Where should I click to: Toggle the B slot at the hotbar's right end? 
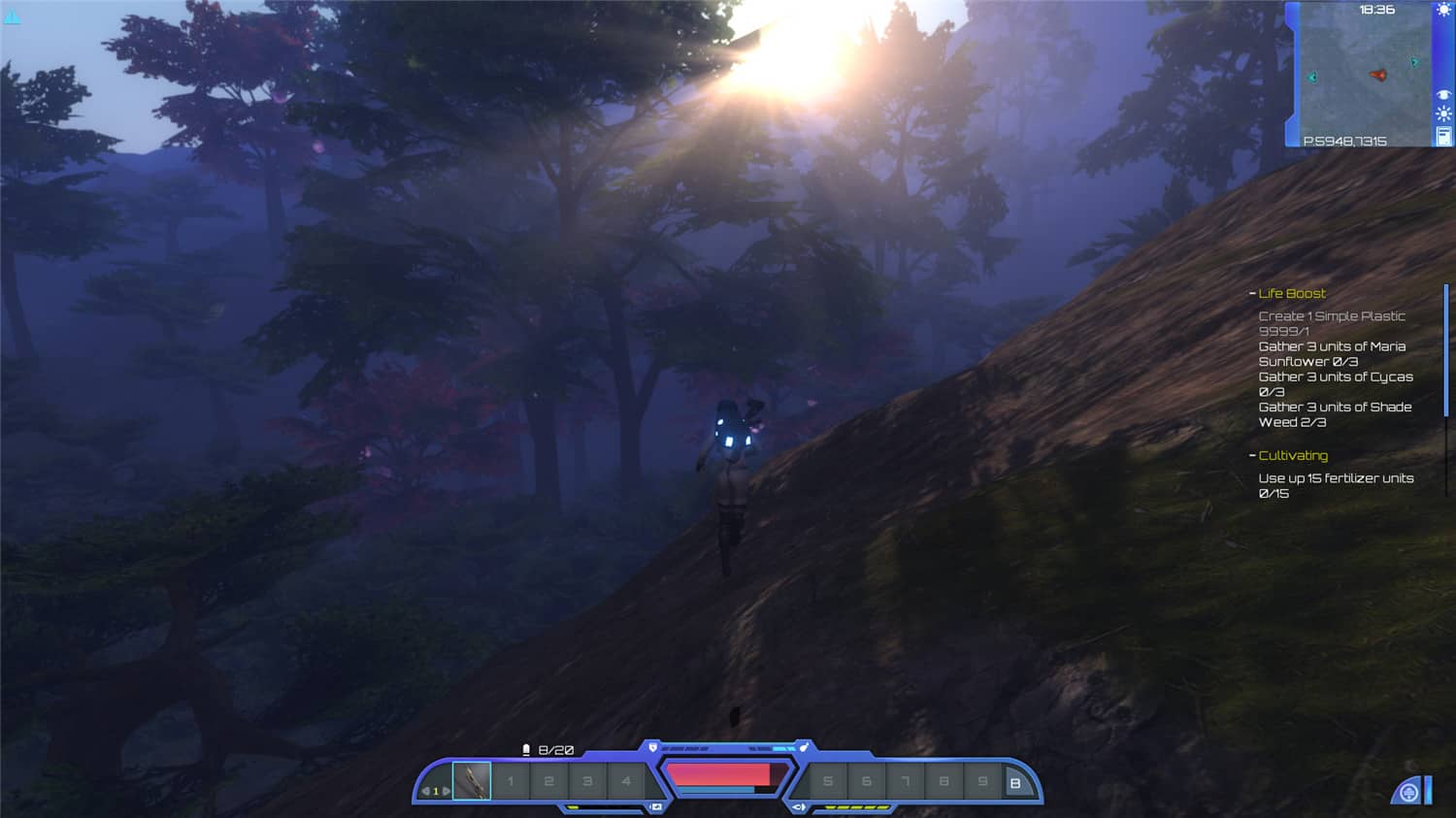(x=1017, y=781)
